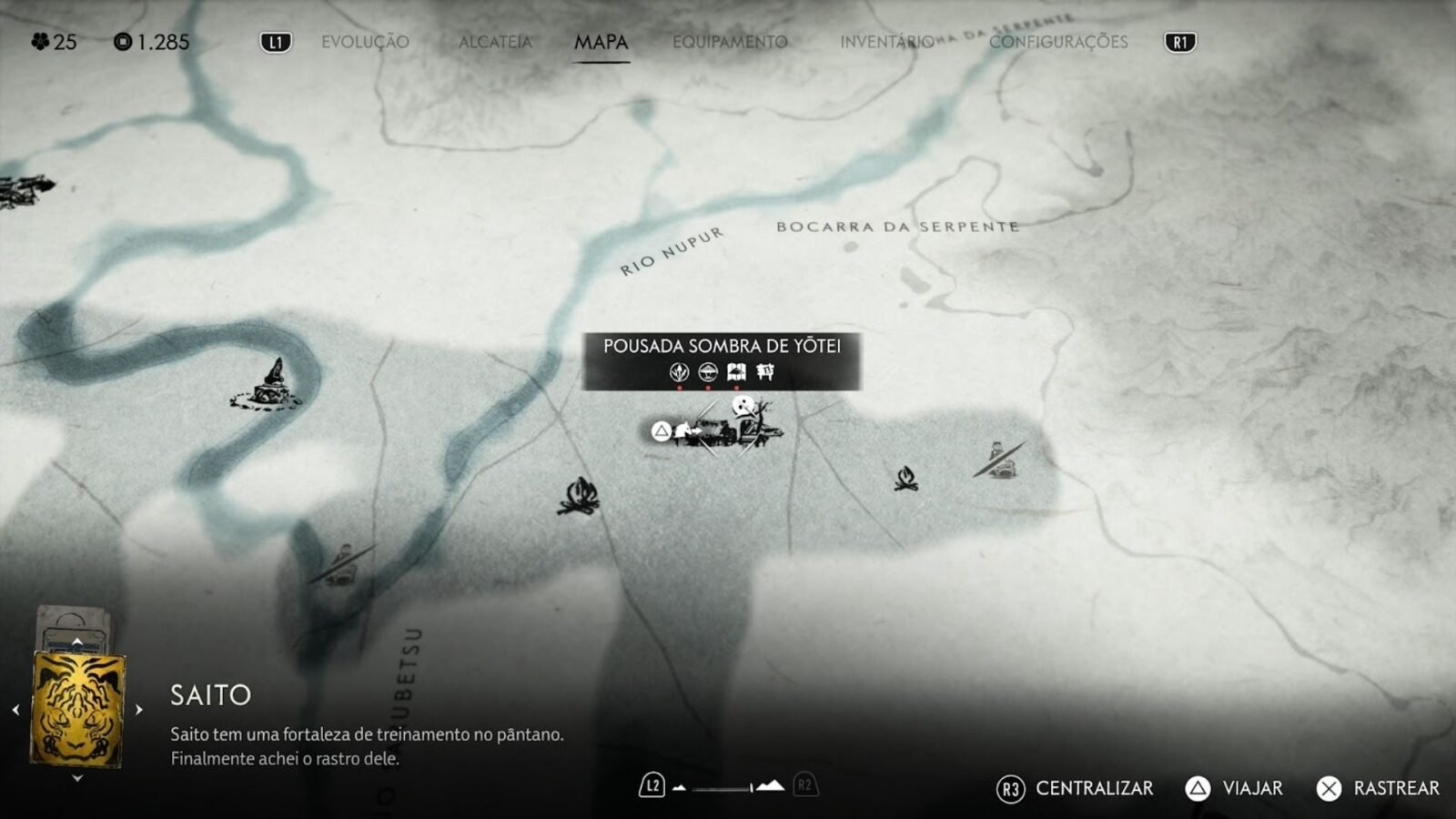Choose the Viajar fast travel option
Viewport: 1456px width, 819px height.
(x=1235, y=788)
